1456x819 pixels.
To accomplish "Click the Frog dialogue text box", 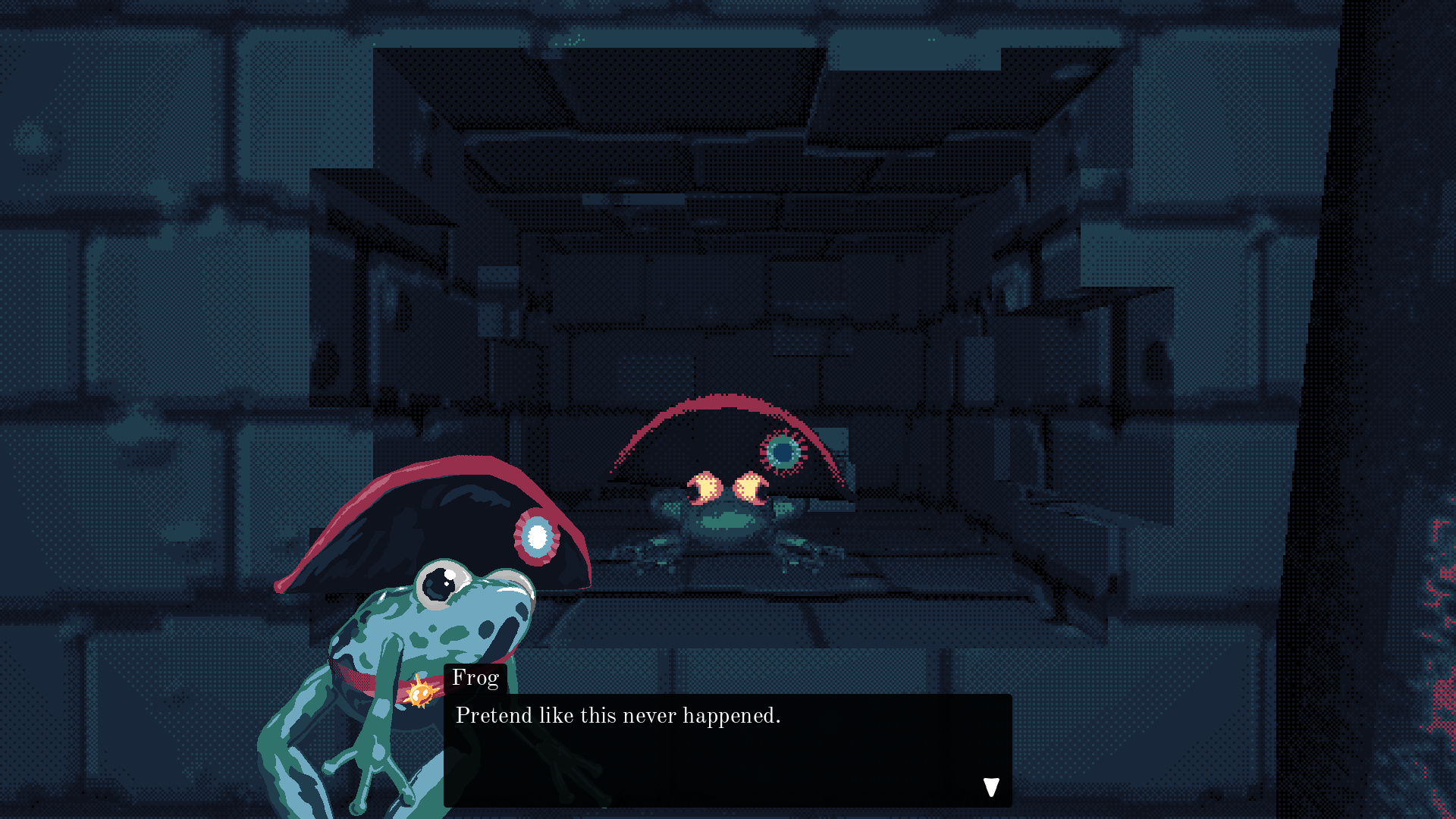I will (726, 749).
